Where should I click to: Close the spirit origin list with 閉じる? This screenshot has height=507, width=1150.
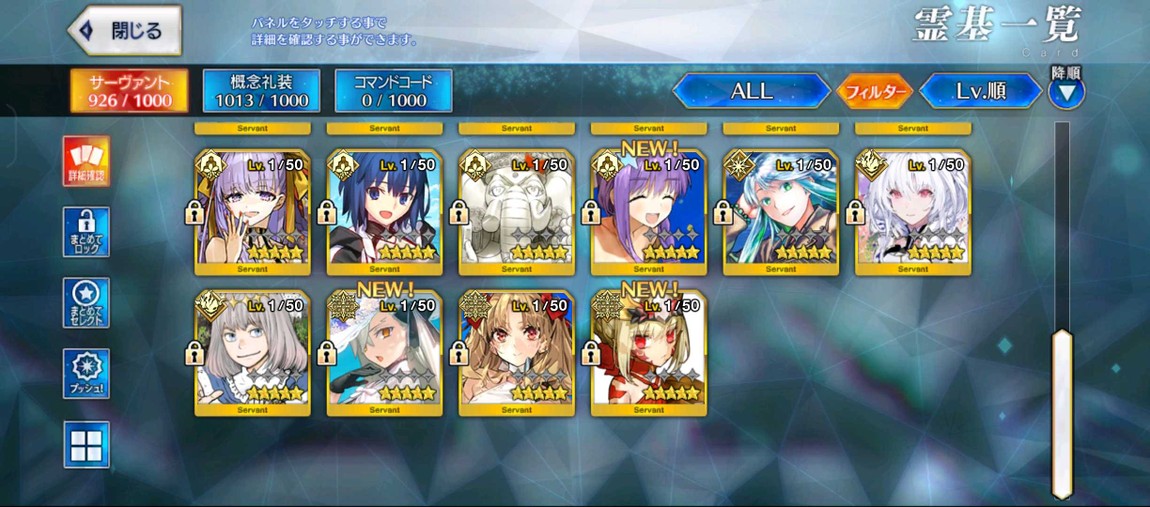tap(125, 31)
